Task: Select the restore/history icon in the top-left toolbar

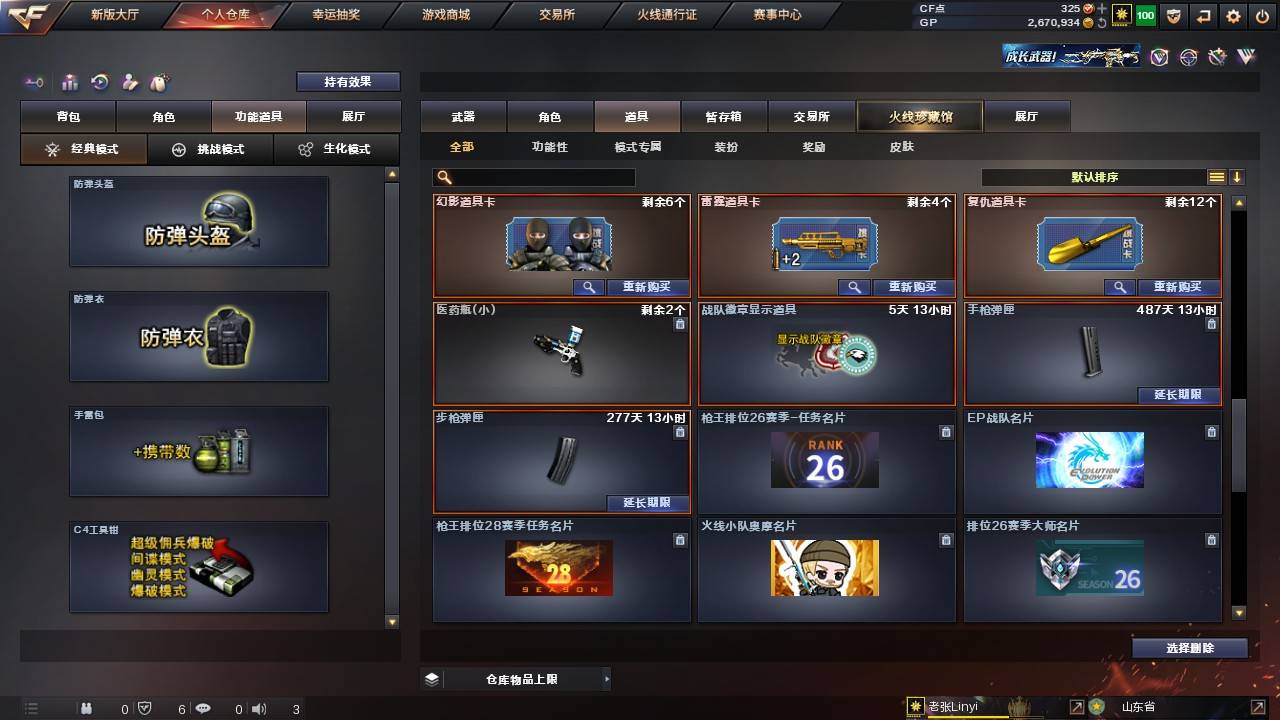Action: [x=98, y=82]
